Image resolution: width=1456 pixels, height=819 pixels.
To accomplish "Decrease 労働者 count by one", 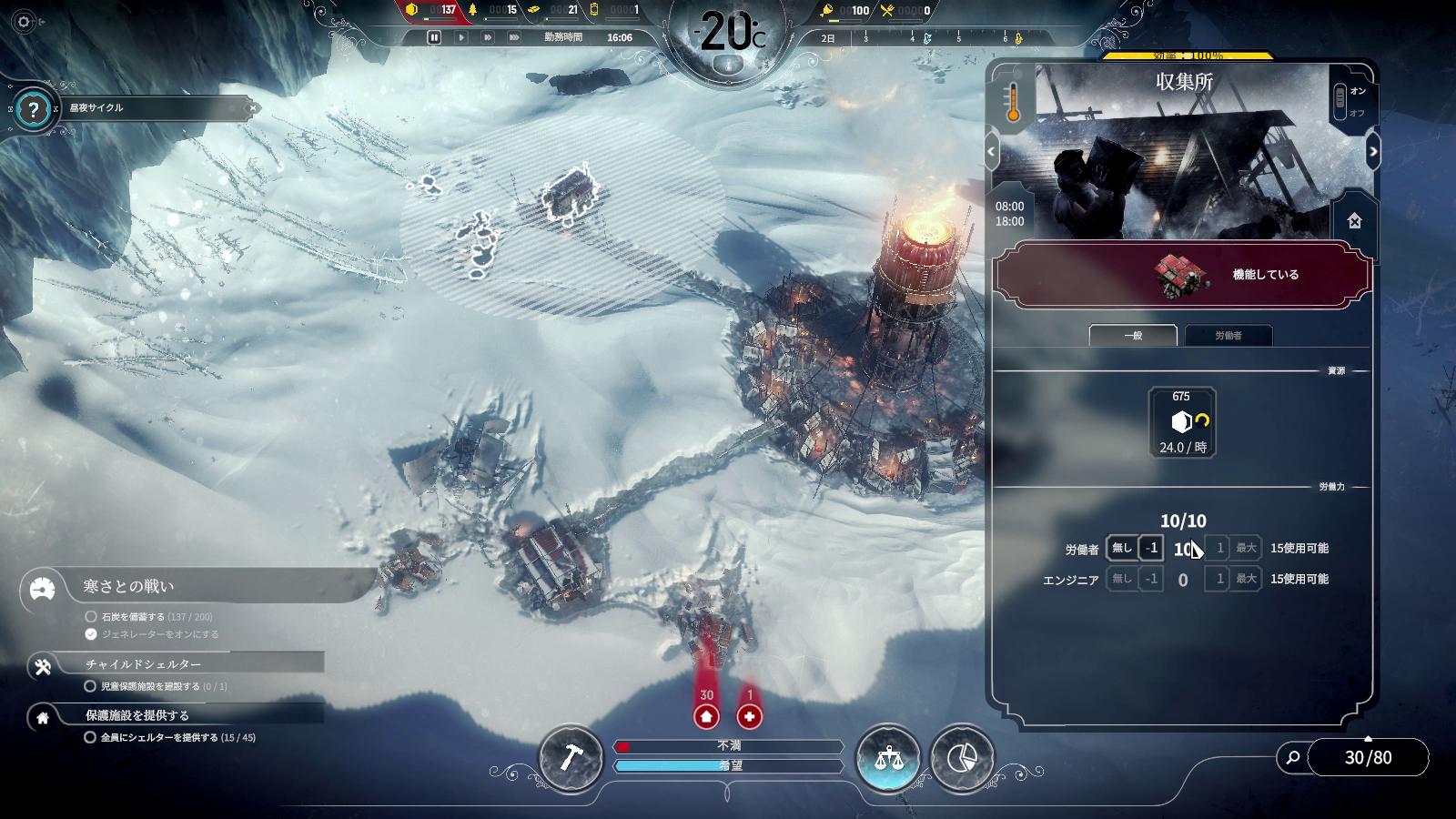I will tap(1151, 548).
